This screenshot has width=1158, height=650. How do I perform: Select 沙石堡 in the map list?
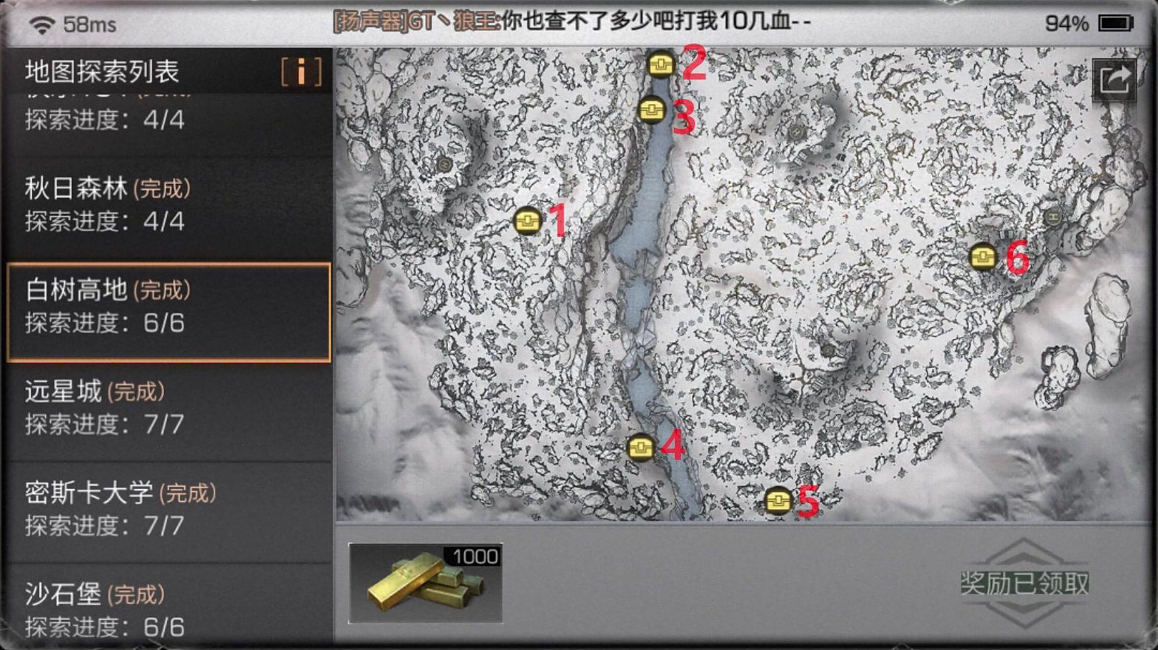(167, 608)
